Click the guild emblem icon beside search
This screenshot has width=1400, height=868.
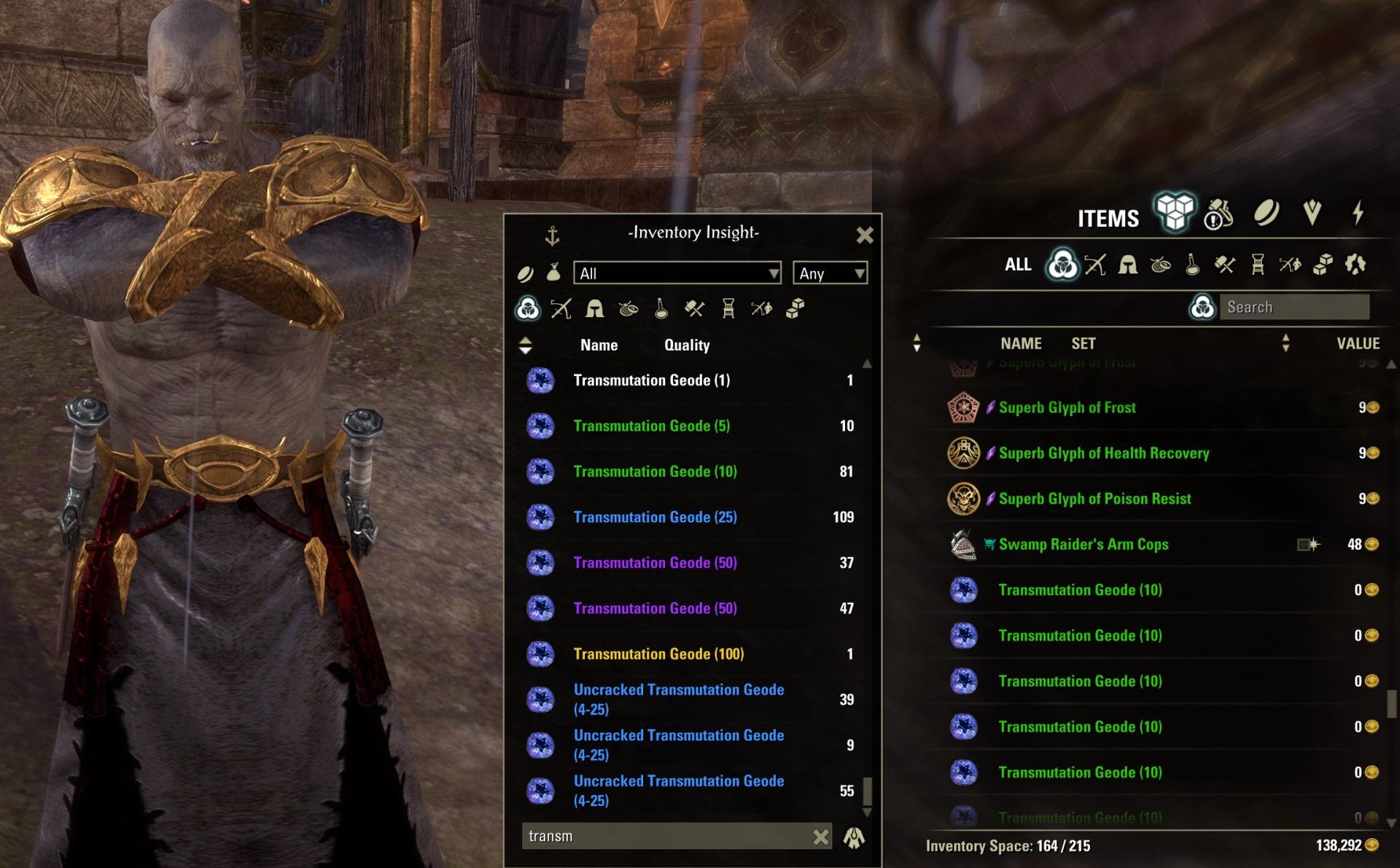[x=854, y=837]
